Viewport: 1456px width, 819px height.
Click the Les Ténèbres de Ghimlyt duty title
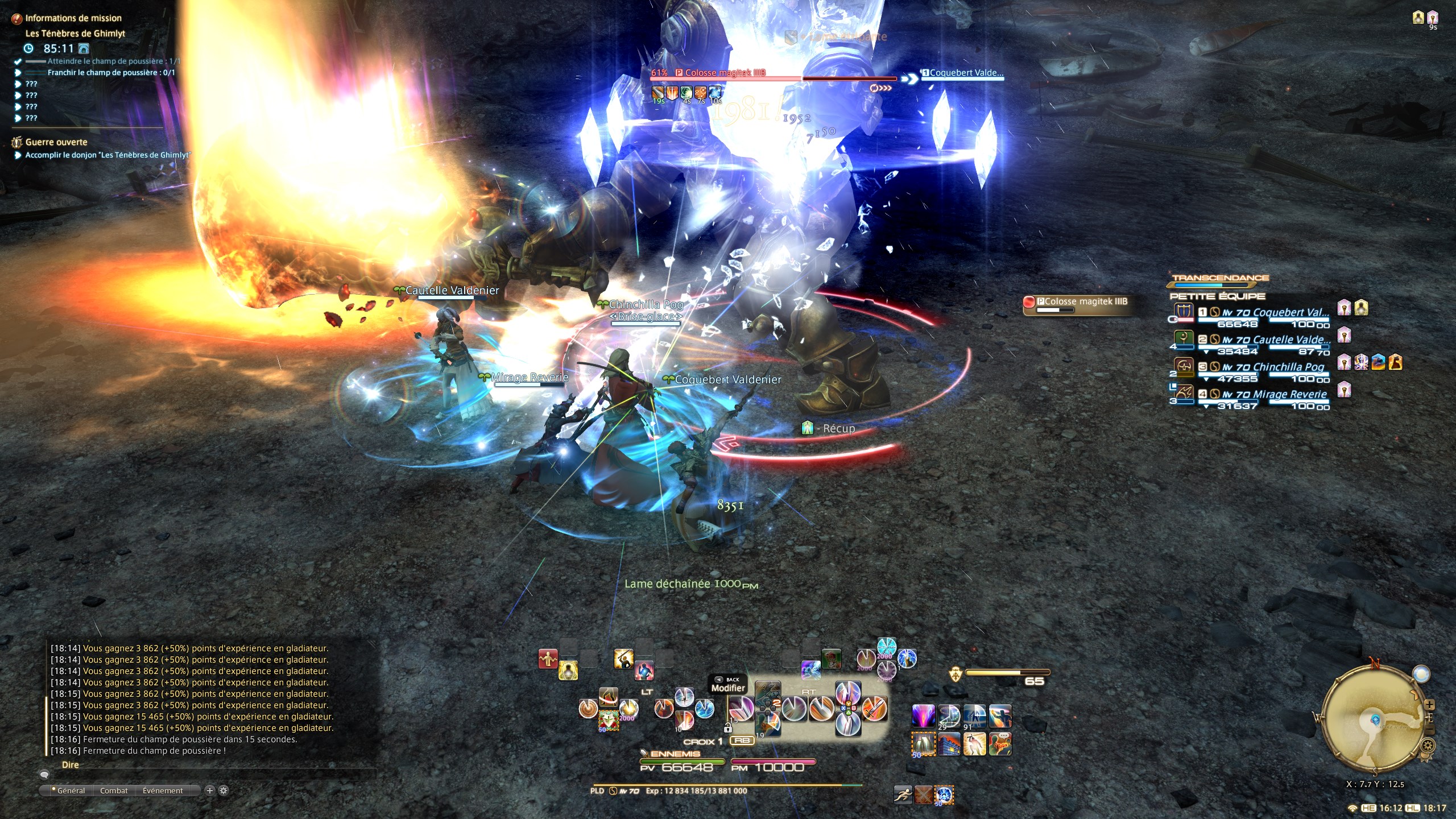pyautogui.click(x=75, y=34)
